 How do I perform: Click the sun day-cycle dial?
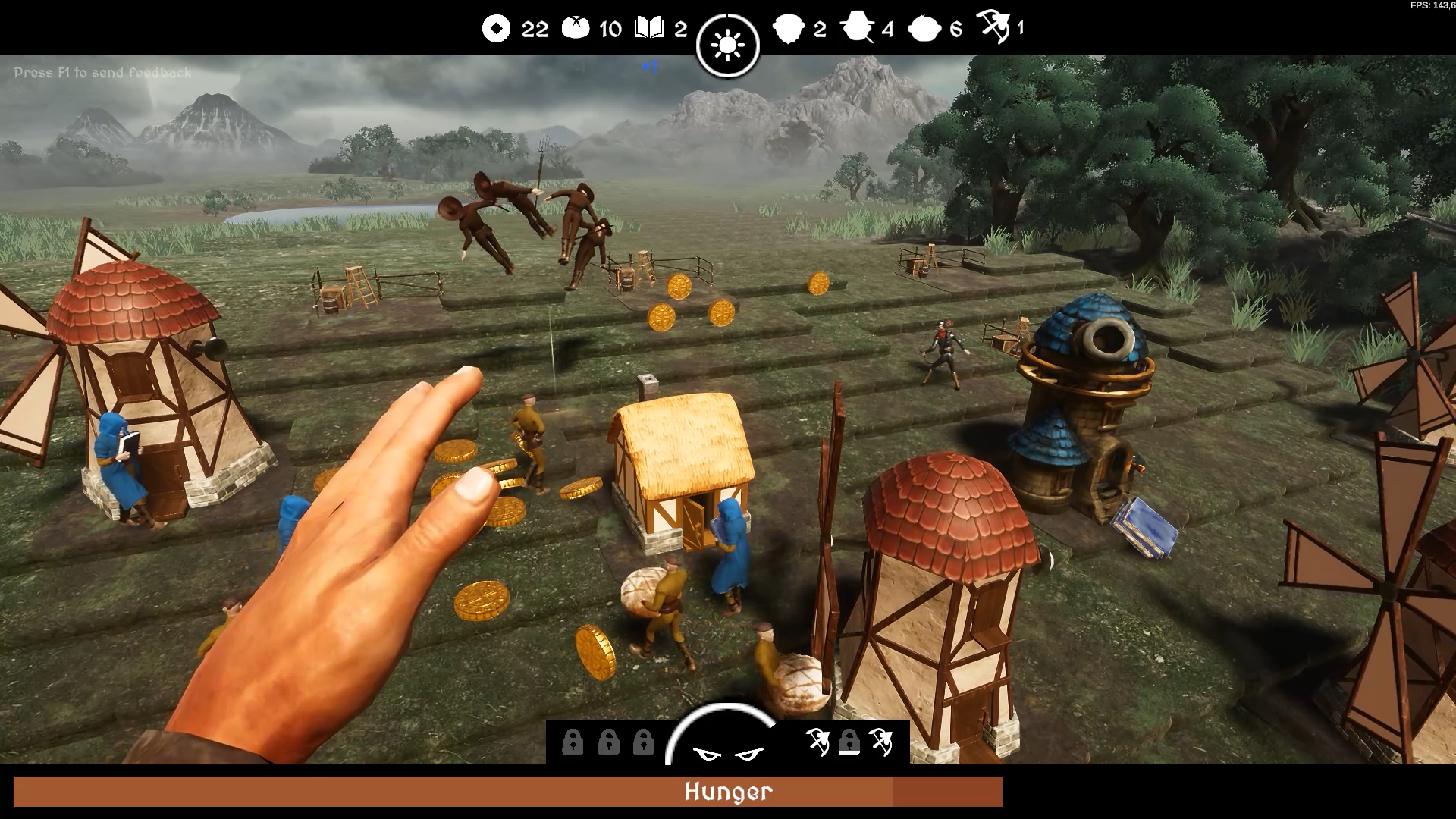(728, 45)
